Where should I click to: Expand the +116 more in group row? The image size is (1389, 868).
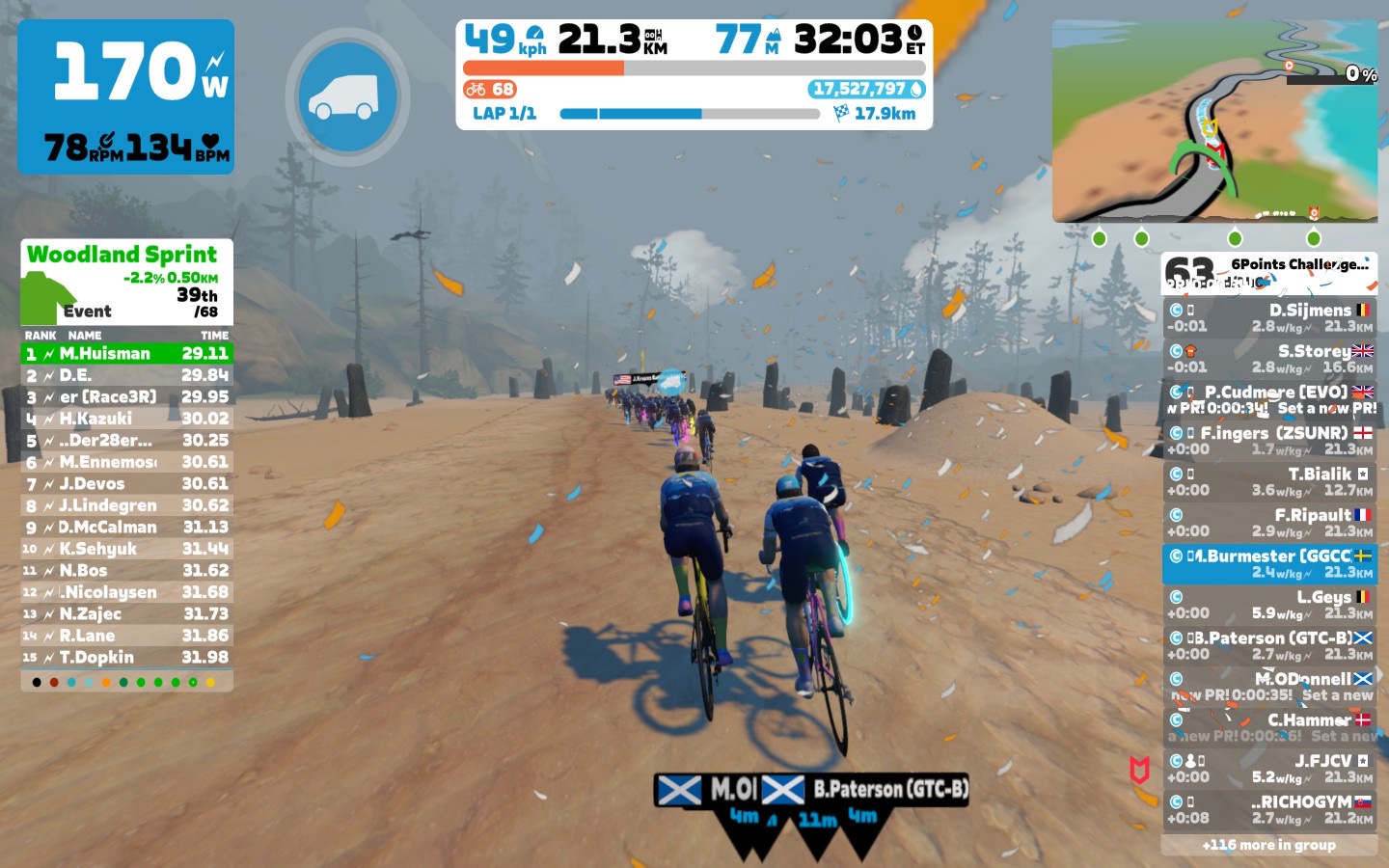1268,845
